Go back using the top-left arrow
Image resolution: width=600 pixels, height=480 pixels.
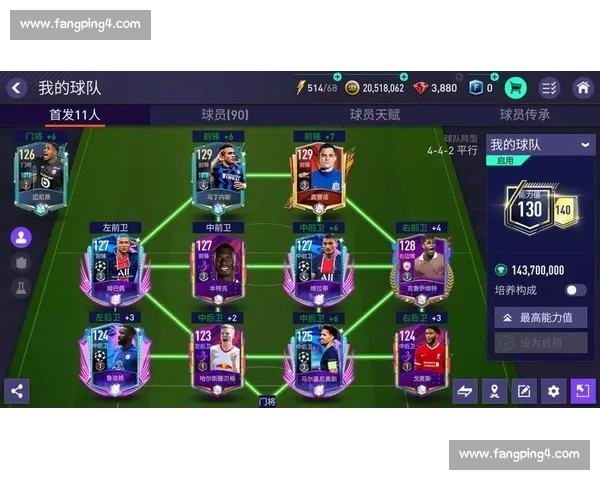tap(16, 88)
